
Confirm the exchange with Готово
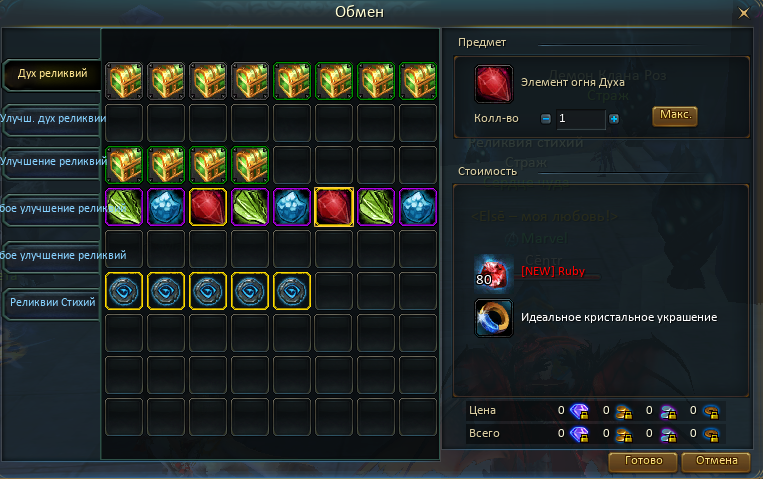click(x=643, y=462)
